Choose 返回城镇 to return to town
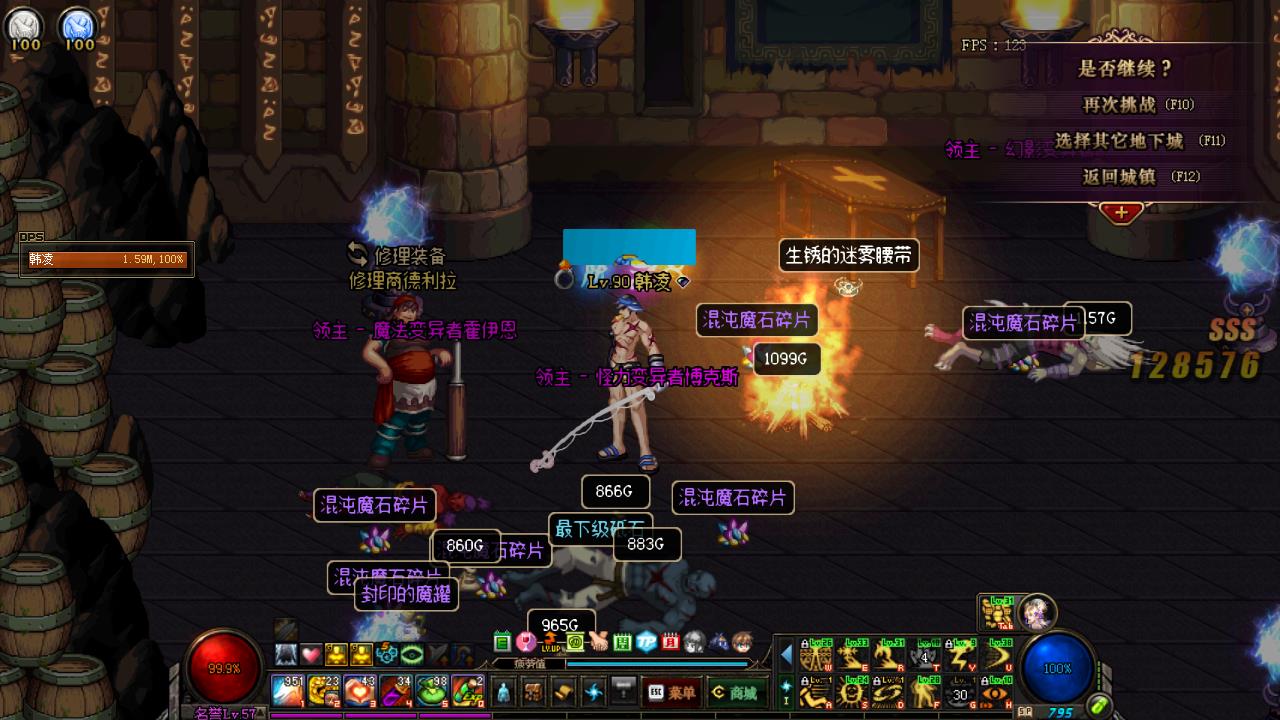The image size is (1280, 720). (x=1139, y=177)
